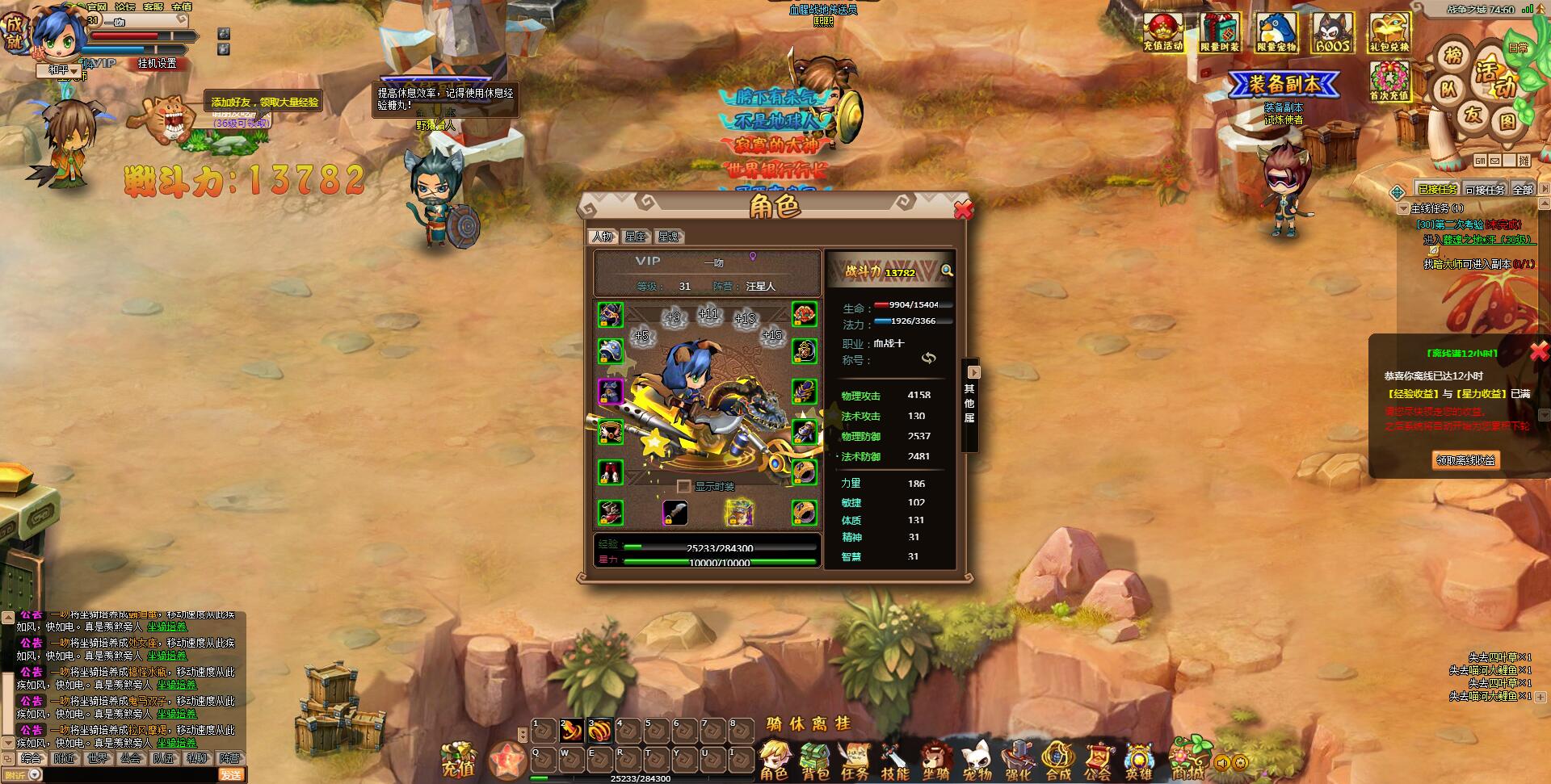Viewport: 1551px width, 784px height.
Task: Switch to the 可接任务 quest tab
Action: point(1485,190)
